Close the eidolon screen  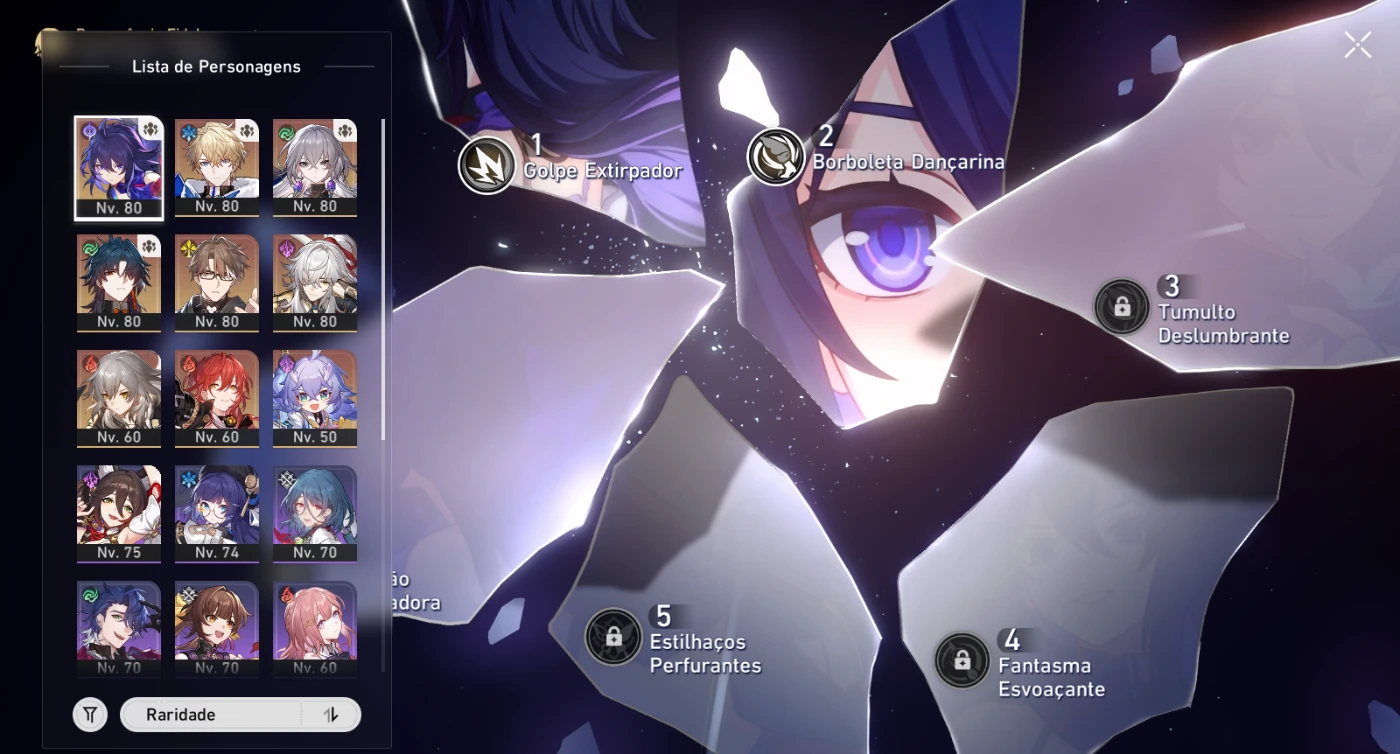[x=1357, y=44]
